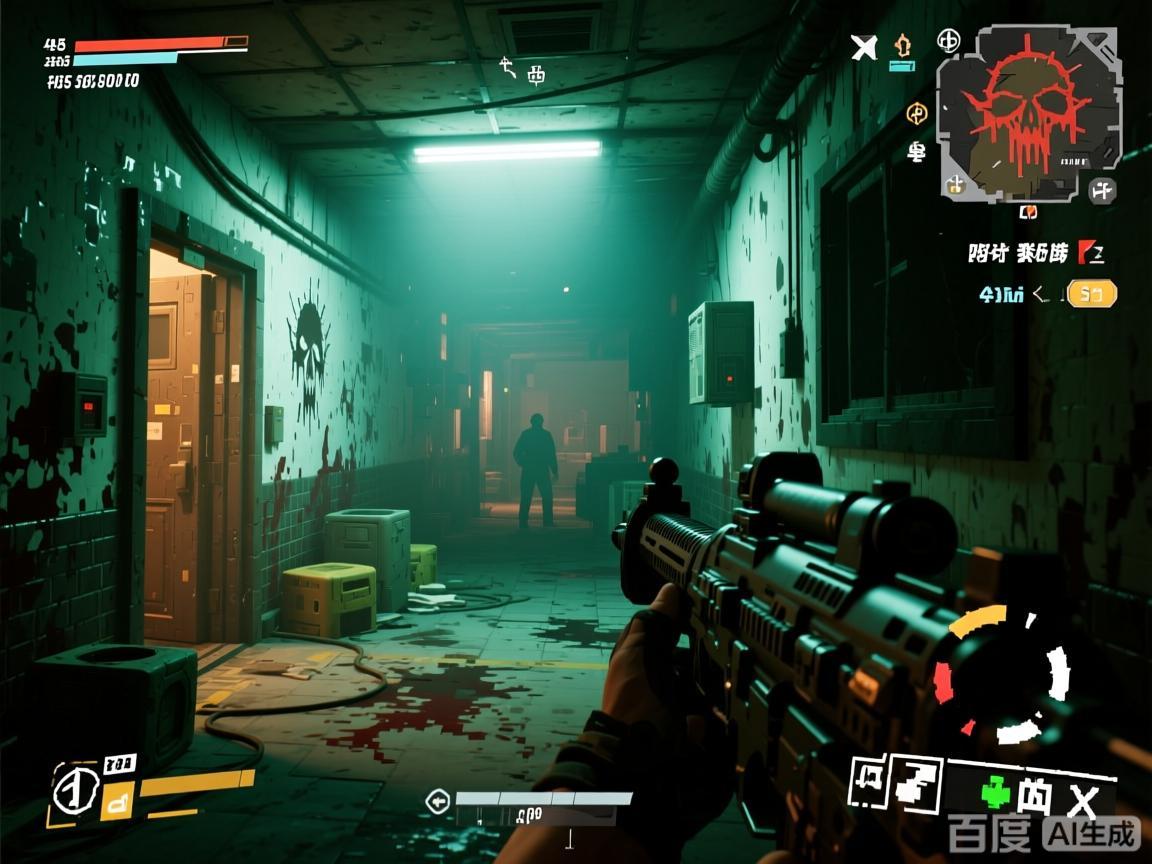Click the white circular icon at minimap corner
Image resolution: width=1152 pixels, height=864 pixels.
[948, 40]
